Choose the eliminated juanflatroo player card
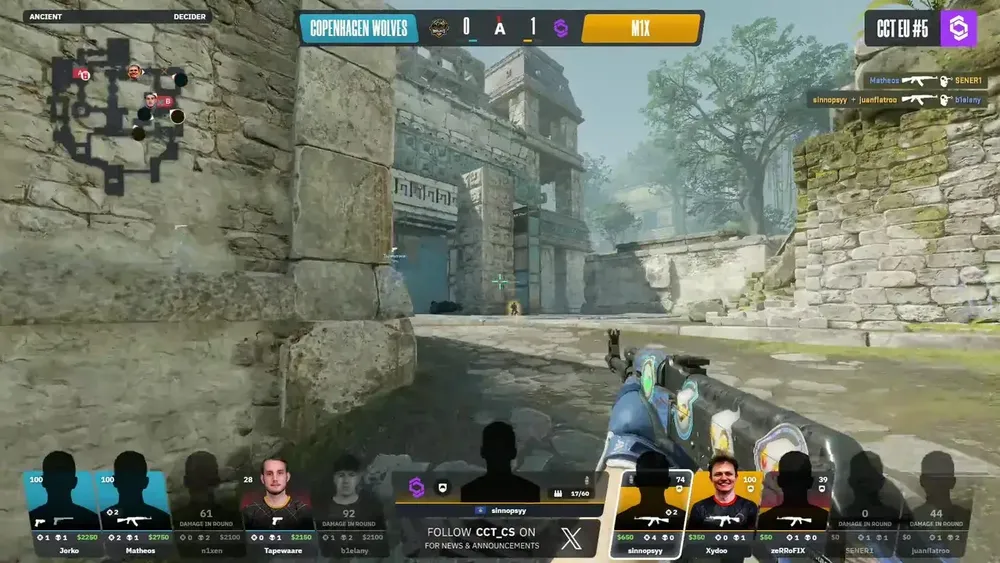 click(x=937, y=505)
